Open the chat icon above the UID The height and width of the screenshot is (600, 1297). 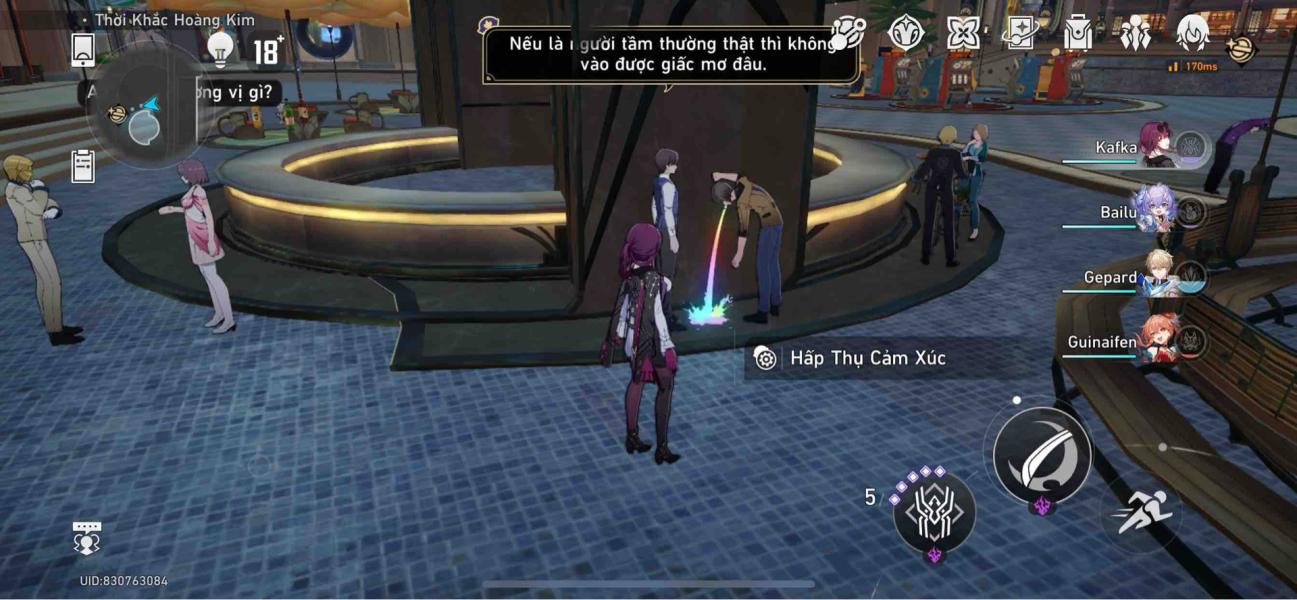(x=87, y=538)
